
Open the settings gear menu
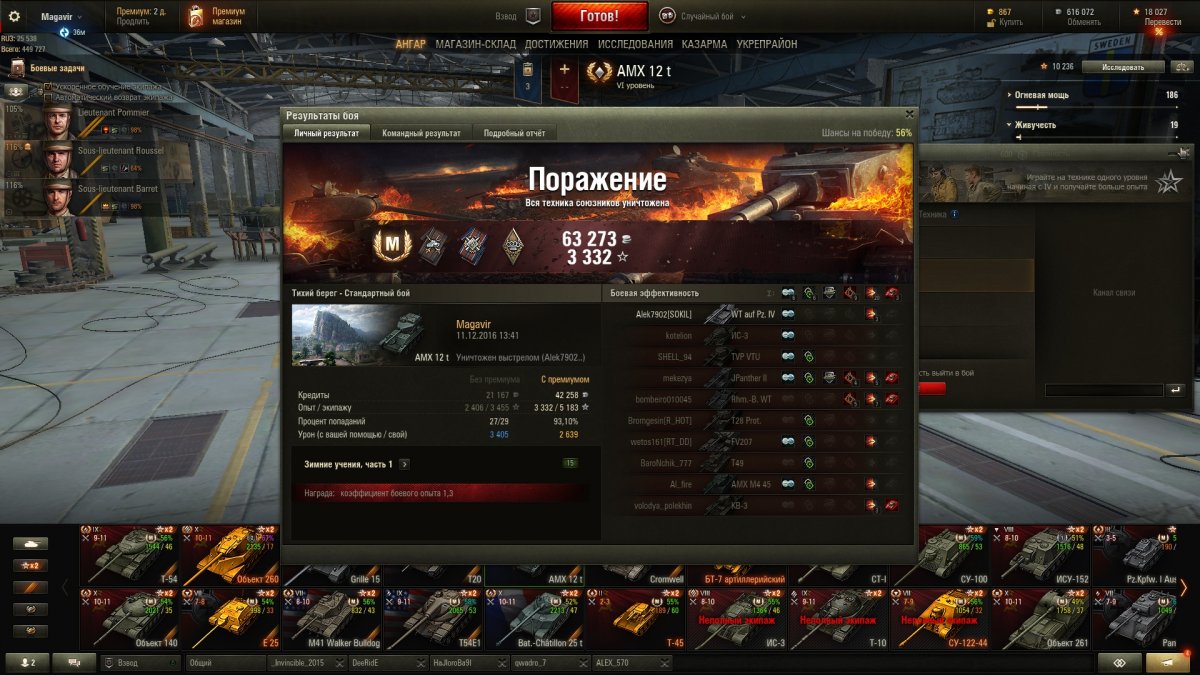point(14,16)
